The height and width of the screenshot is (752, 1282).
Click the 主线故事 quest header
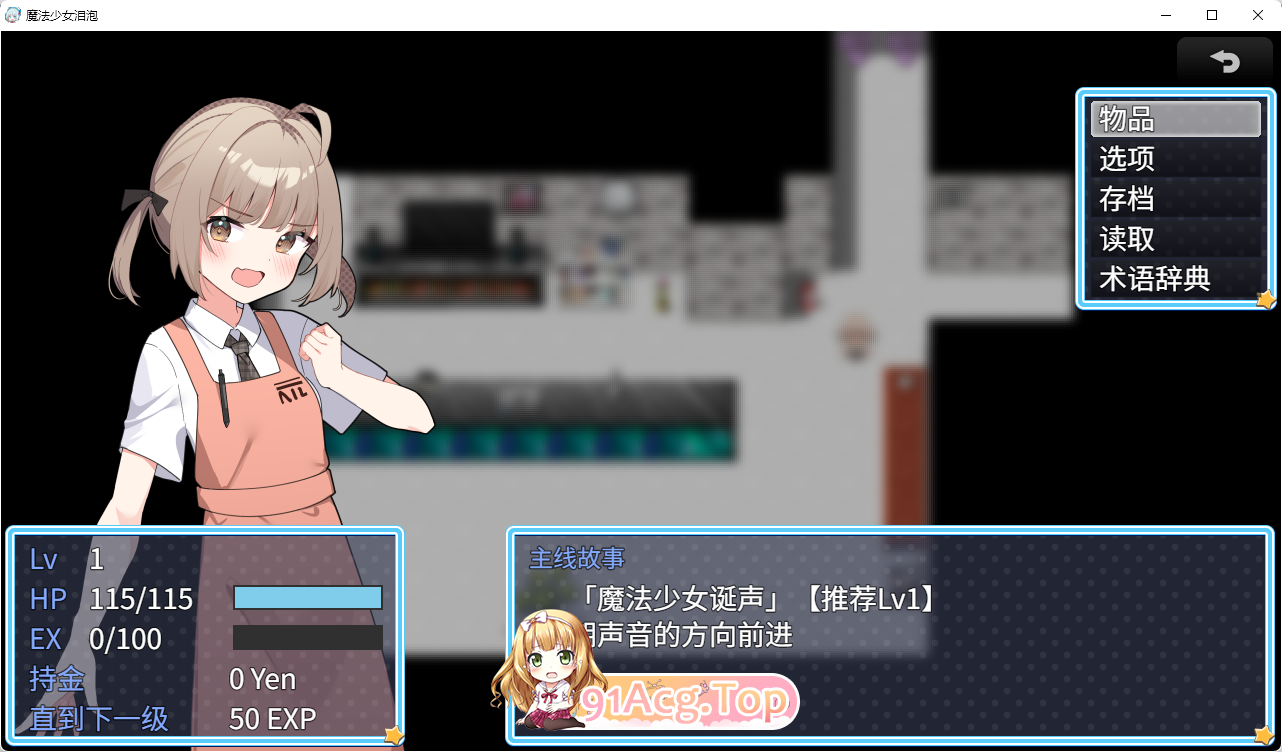[580, 559]
